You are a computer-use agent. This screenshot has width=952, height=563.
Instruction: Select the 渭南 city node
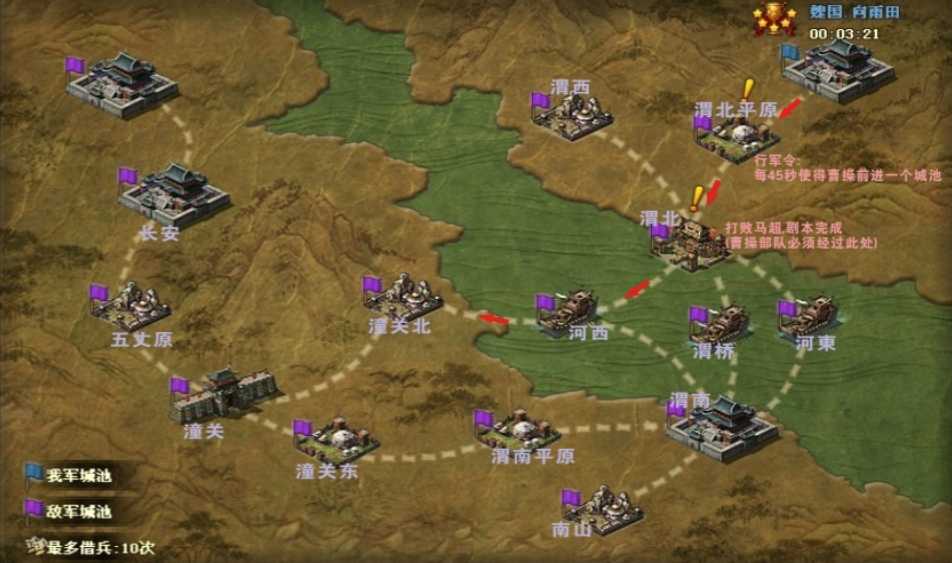[724, 429]
